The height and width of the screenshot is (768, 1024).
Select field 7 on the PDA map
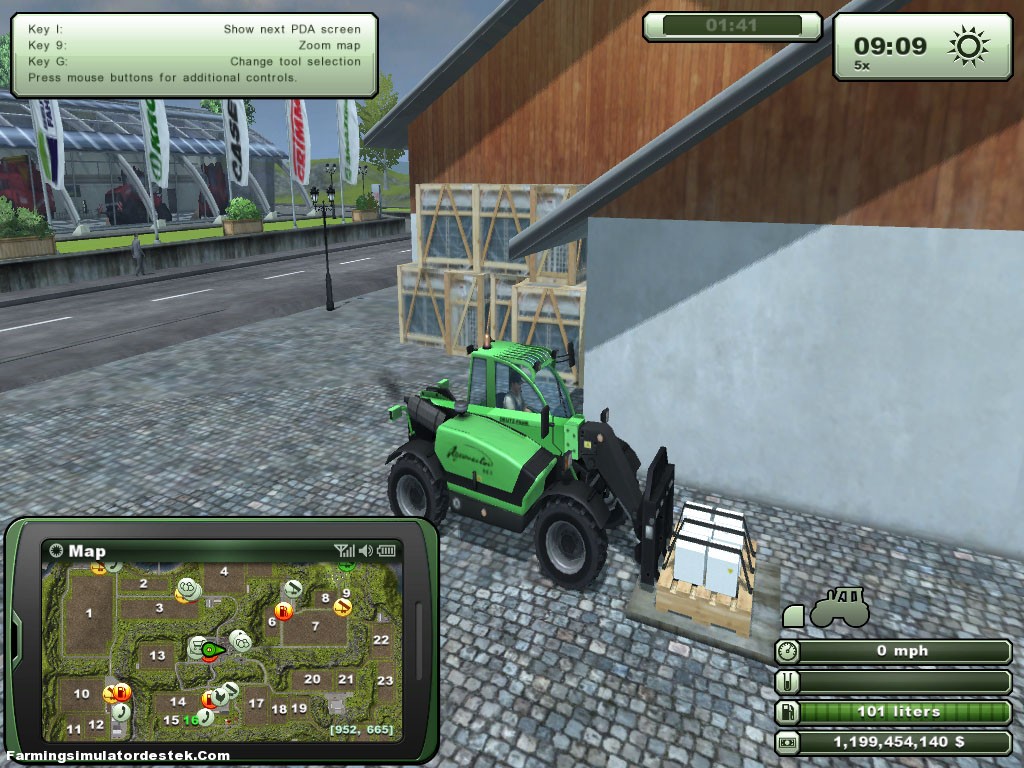click(x=315, y=627)
